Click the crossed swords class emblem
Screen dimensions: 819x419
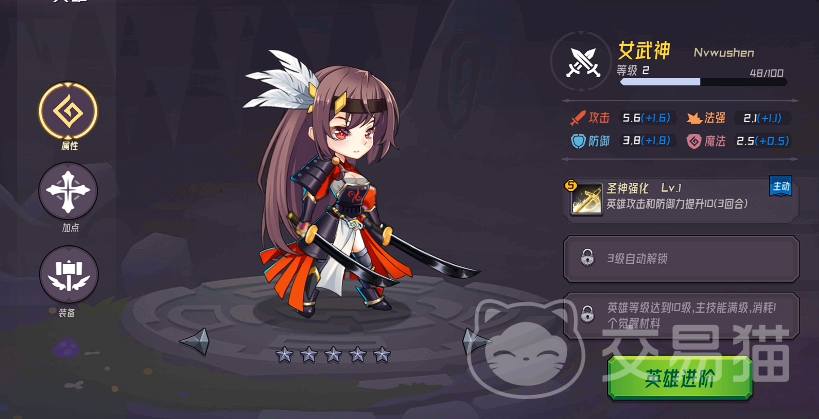click(x=581, y=61)
